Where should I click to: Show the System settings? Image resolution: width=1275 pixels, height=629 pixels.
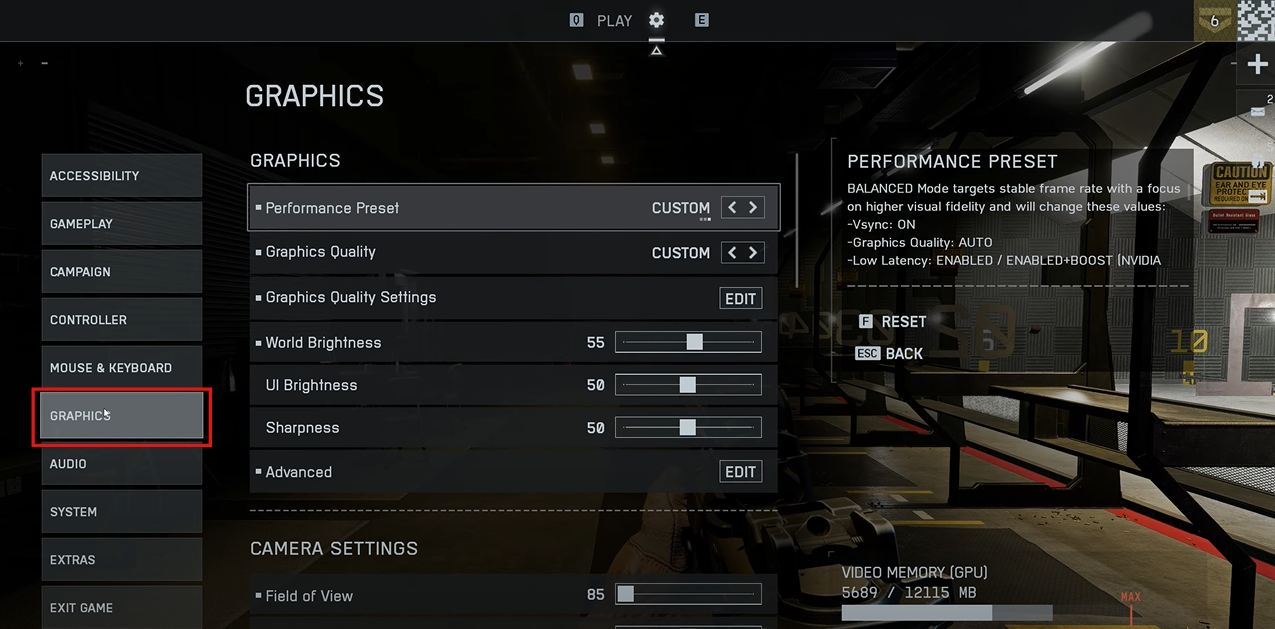[121, 512]
